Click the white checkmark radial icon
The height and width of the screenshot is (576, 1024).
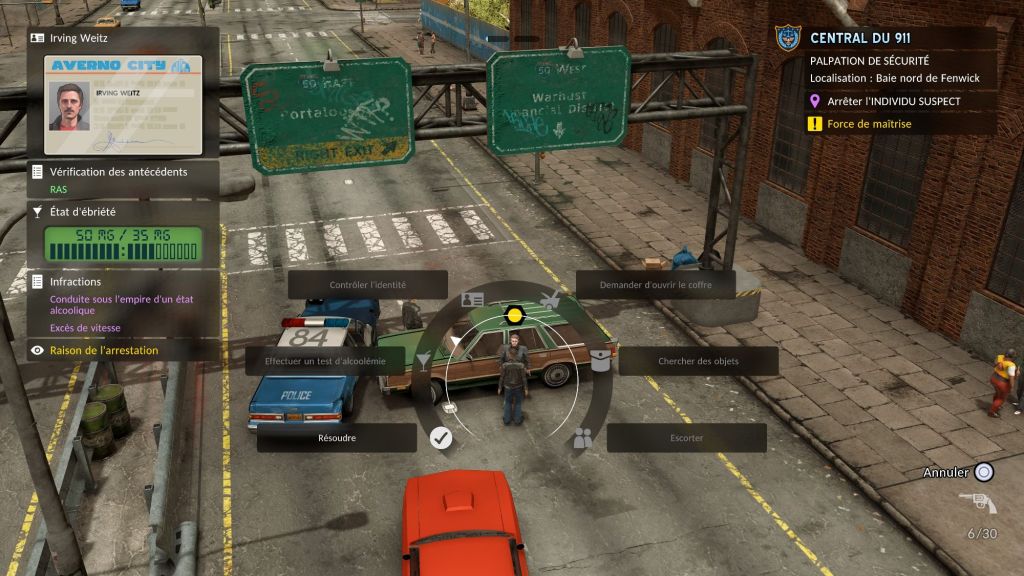pos(441,437)
